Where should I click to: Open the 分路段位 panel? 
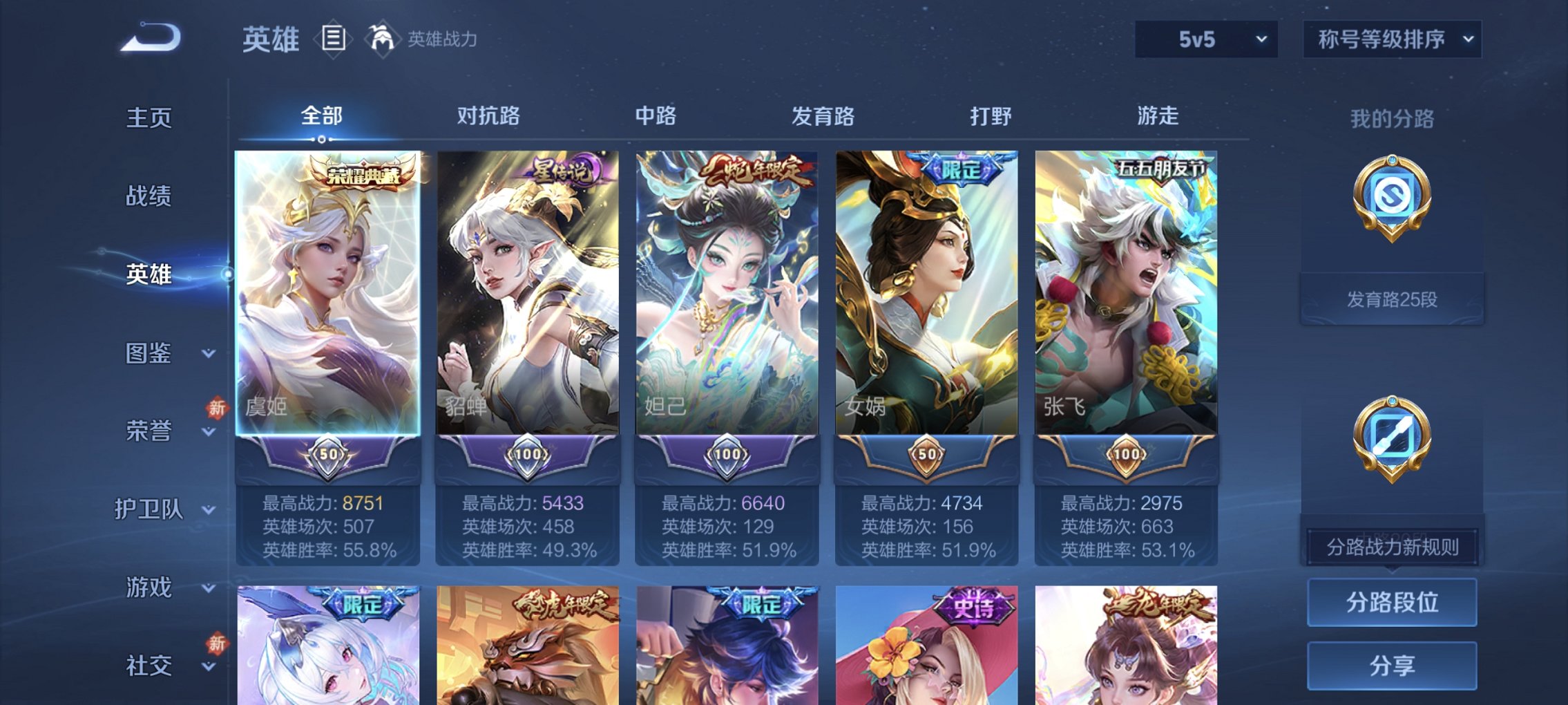coord(1390,601)
